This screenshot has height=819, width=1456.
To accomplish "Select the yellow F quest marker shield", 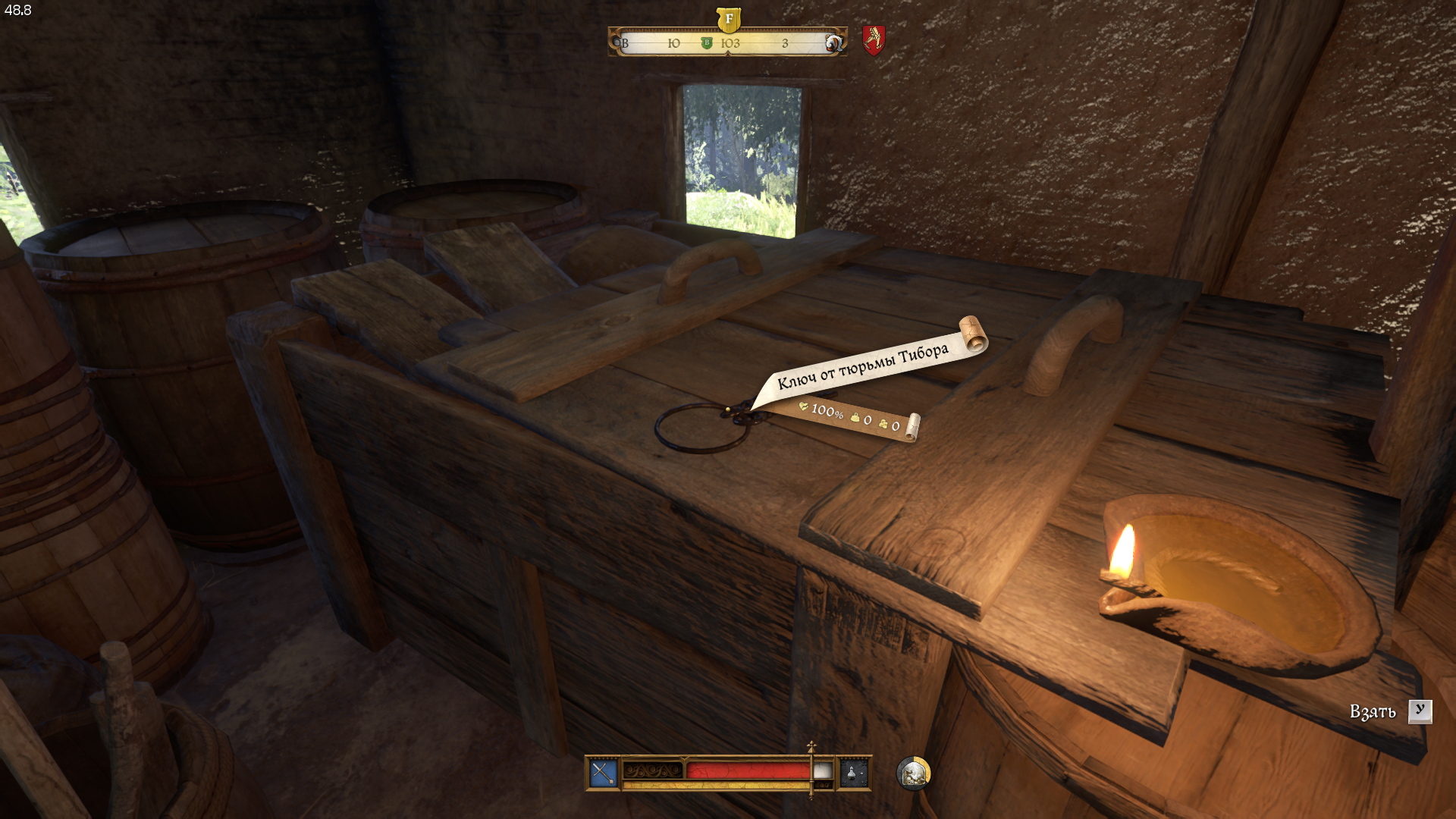I will click(x=728, y=19).
